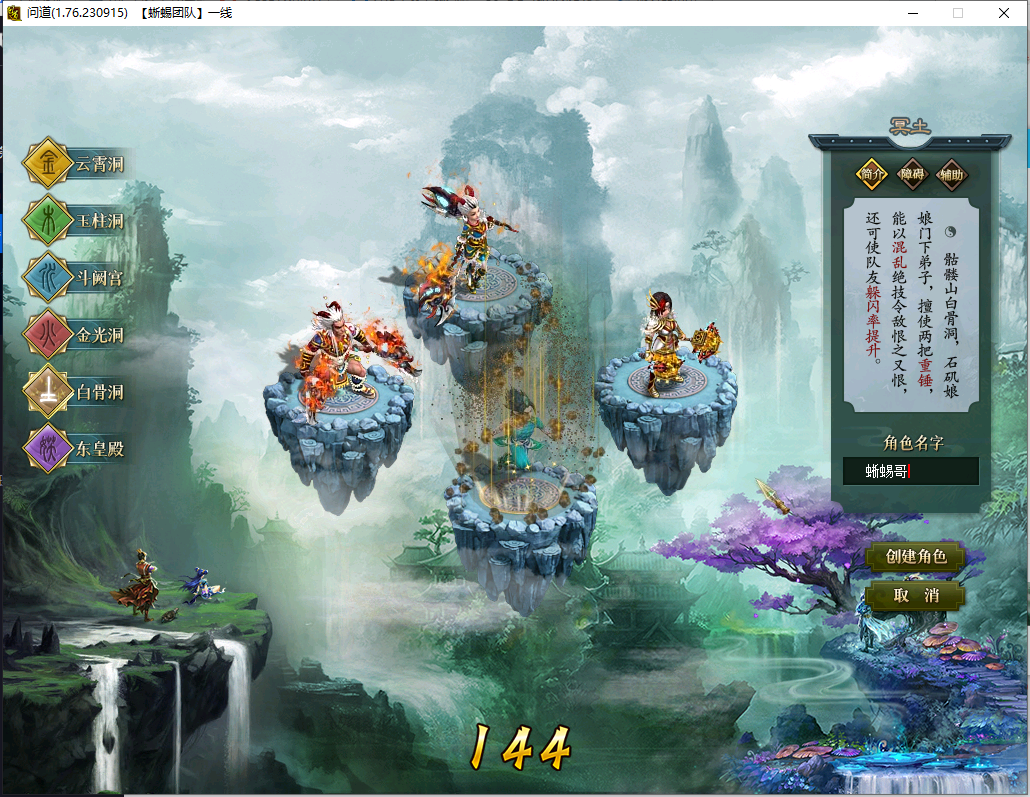Viewport: 1030px width, 797px height.
Task: Close the 问道 game window
Action: (x=1004, y=13)
